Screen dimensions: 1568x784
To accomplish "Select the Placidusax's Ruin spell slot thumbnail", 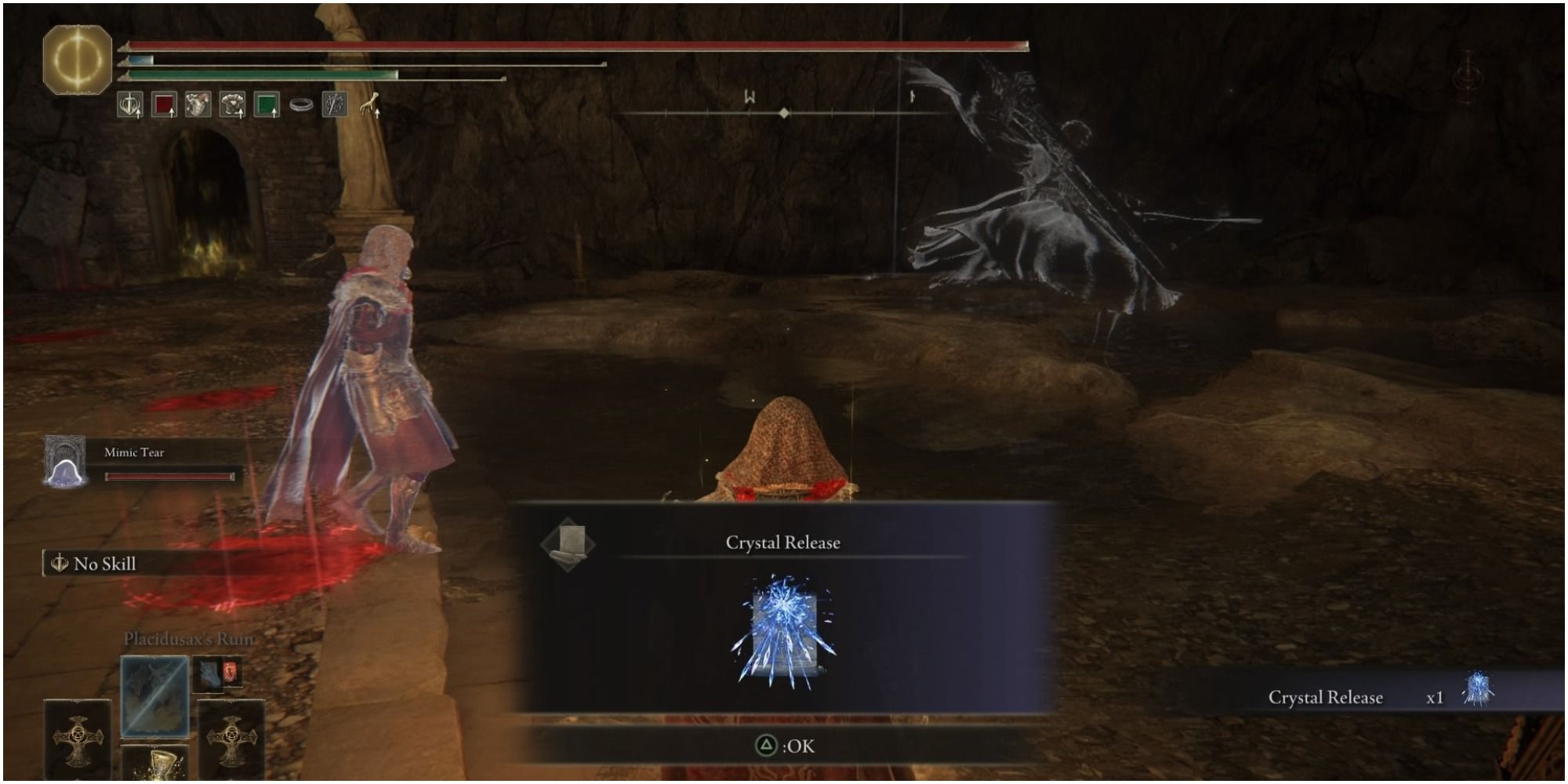I will point(154,698).
